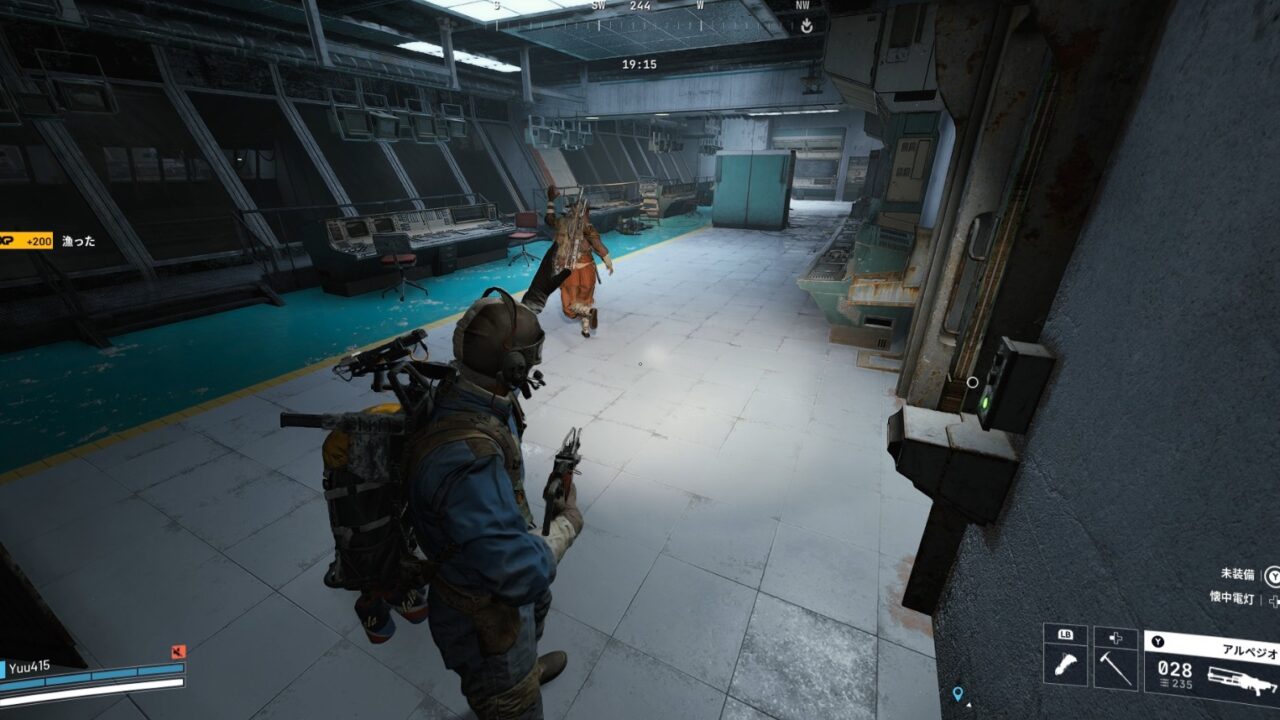Image resolution: width=1280 pixels, height=720 pixels.
Task: Click the +200 XP notification
Action: [x=27, y=241]
